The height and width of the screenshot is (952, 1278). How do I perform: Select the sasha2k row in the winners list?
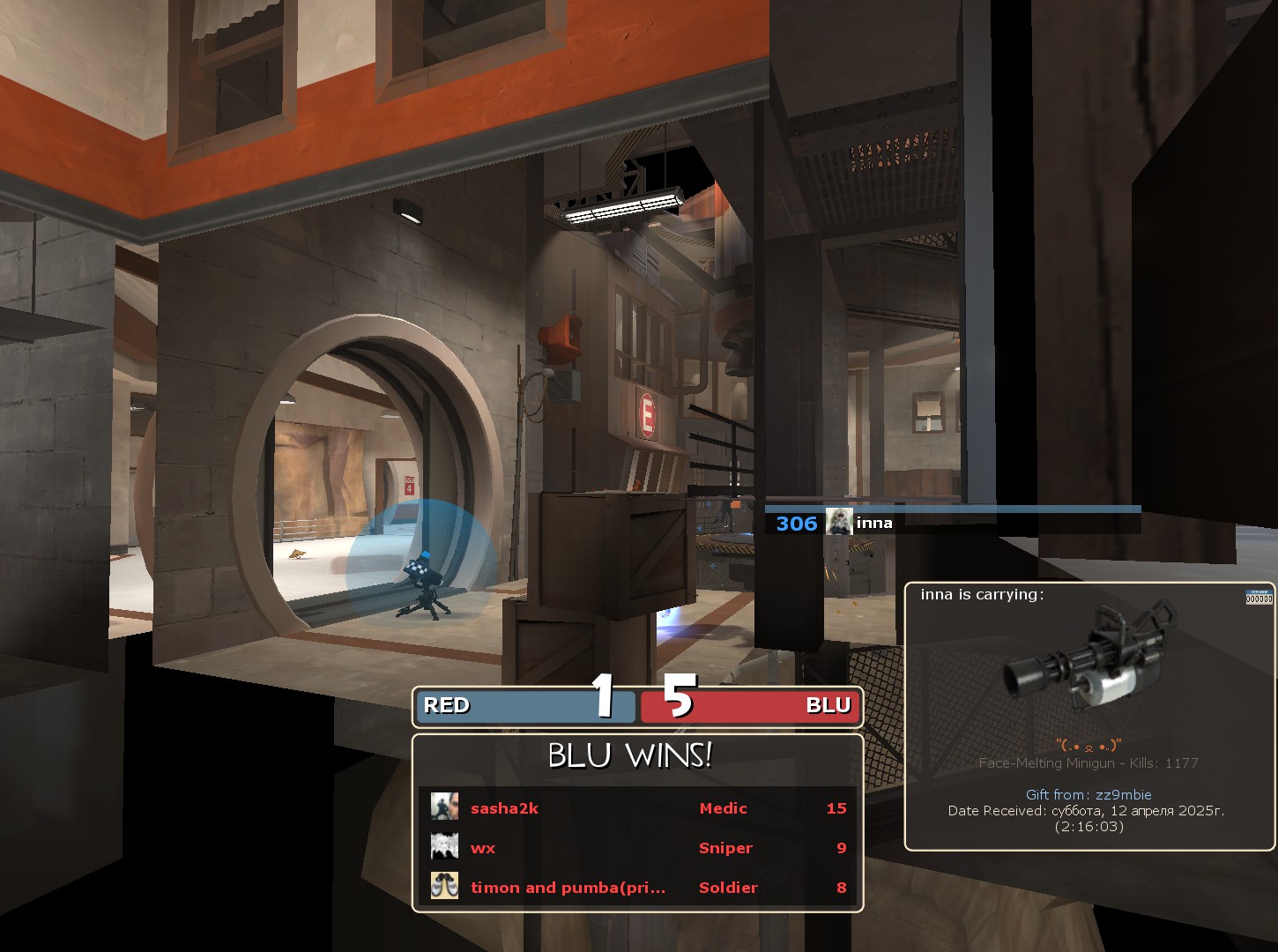[636, 807]
